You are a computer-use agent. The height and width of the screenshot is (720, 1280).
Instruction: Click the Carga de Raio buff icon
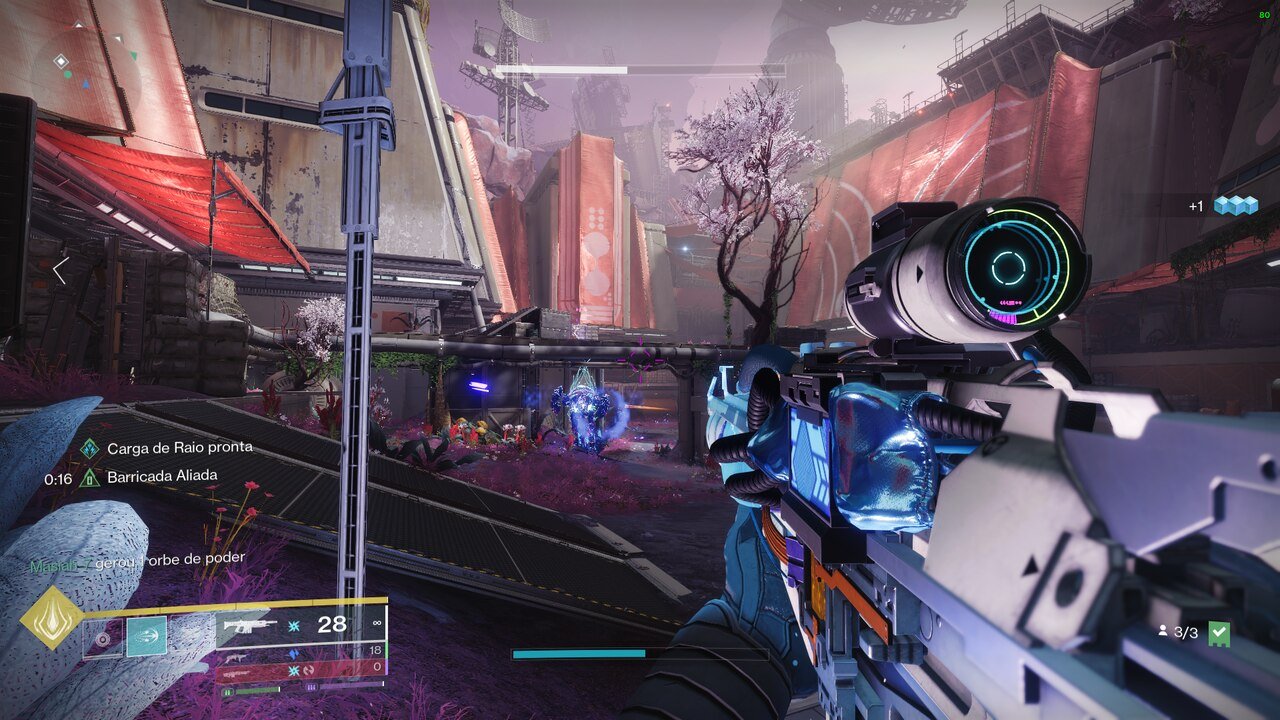click(x=90, y=448)
